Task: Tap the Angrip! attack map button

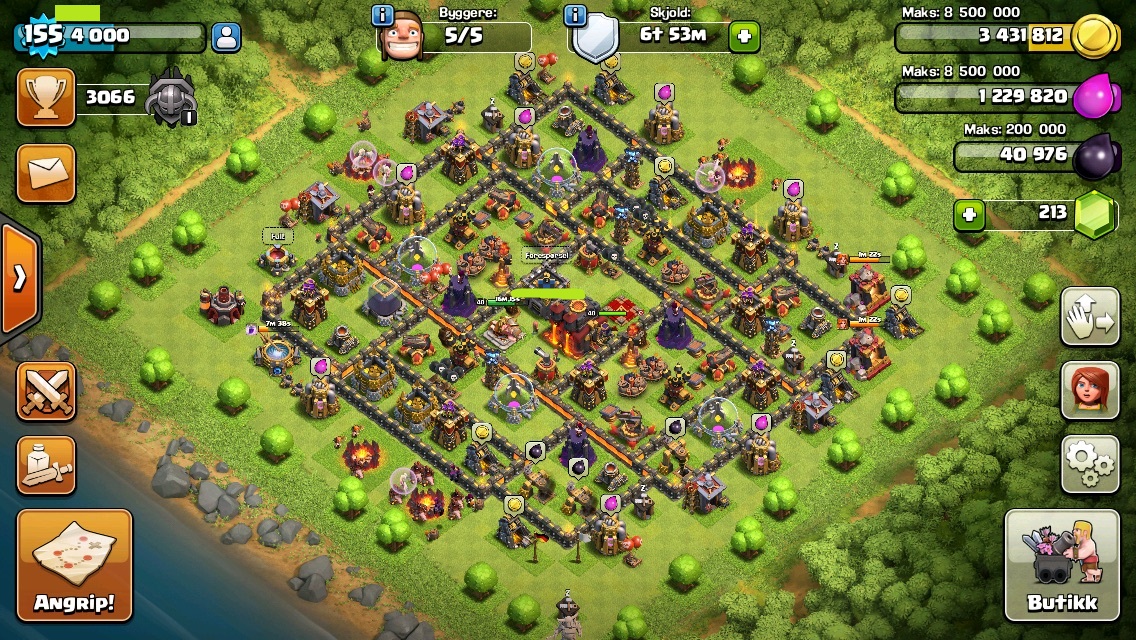Action: 74,566
